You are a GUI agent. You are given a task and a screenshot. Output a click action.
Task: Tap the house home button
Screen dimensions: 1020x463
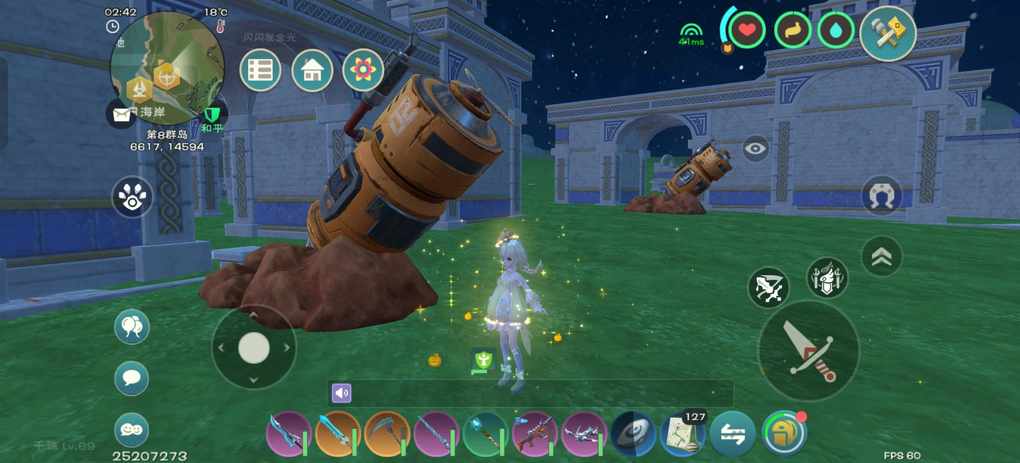pyautogui.click(x=312, y=71)
